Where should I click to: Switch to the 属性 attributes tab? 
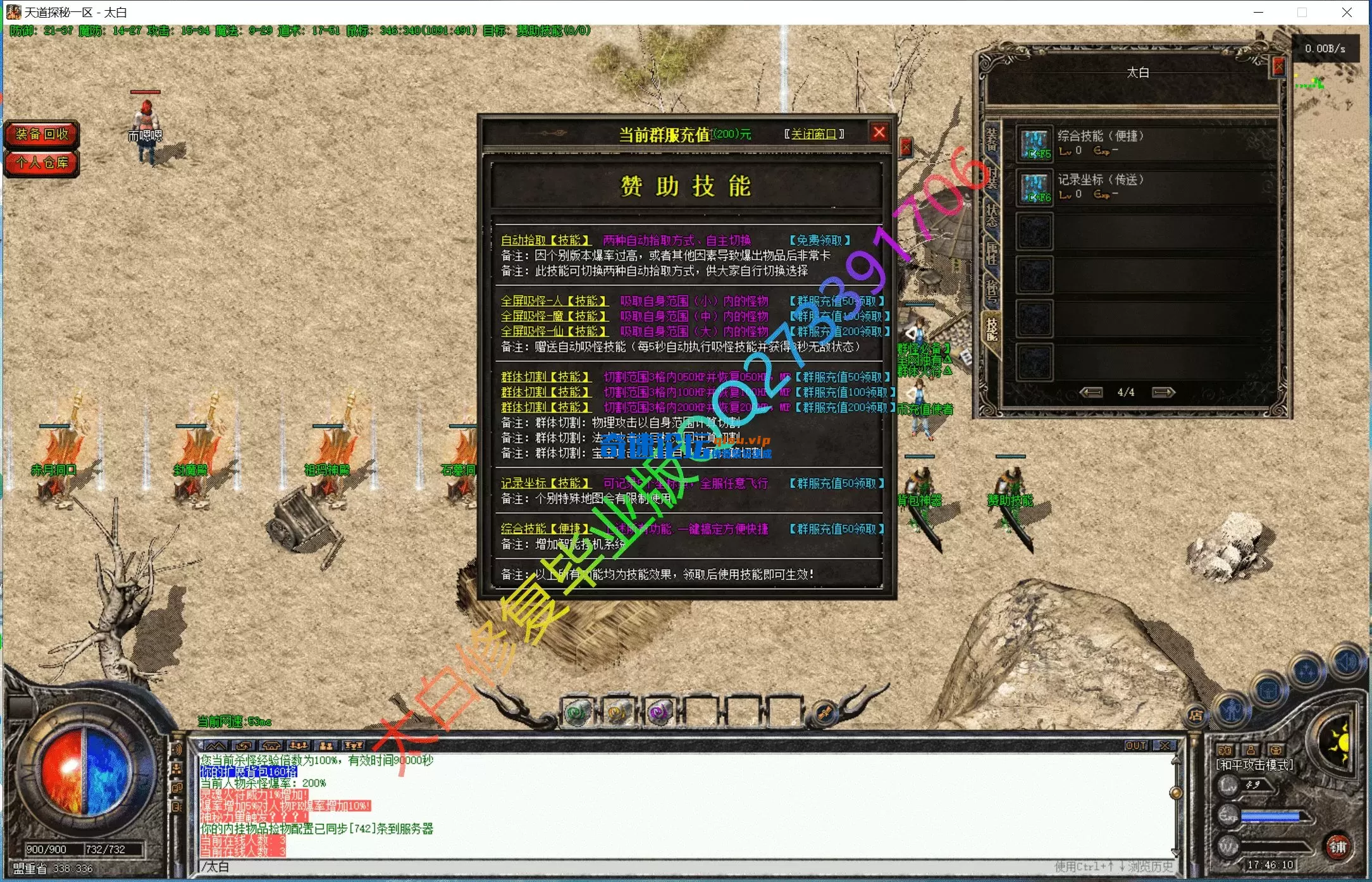click(x=991, y=253)
